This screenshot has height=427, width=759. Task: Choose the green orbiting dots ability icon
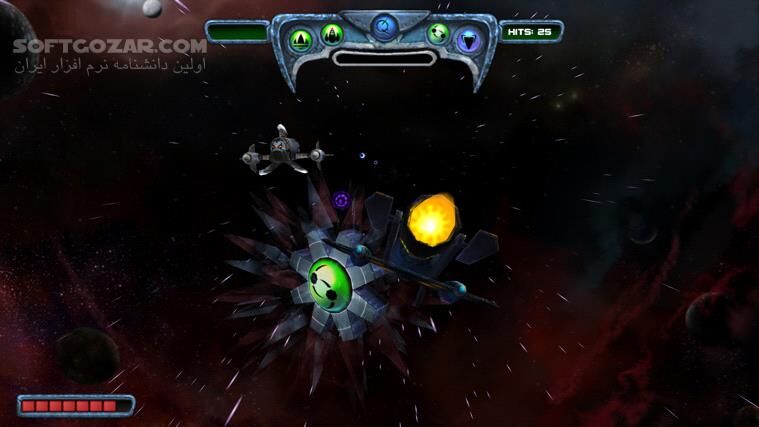[438, 34]
